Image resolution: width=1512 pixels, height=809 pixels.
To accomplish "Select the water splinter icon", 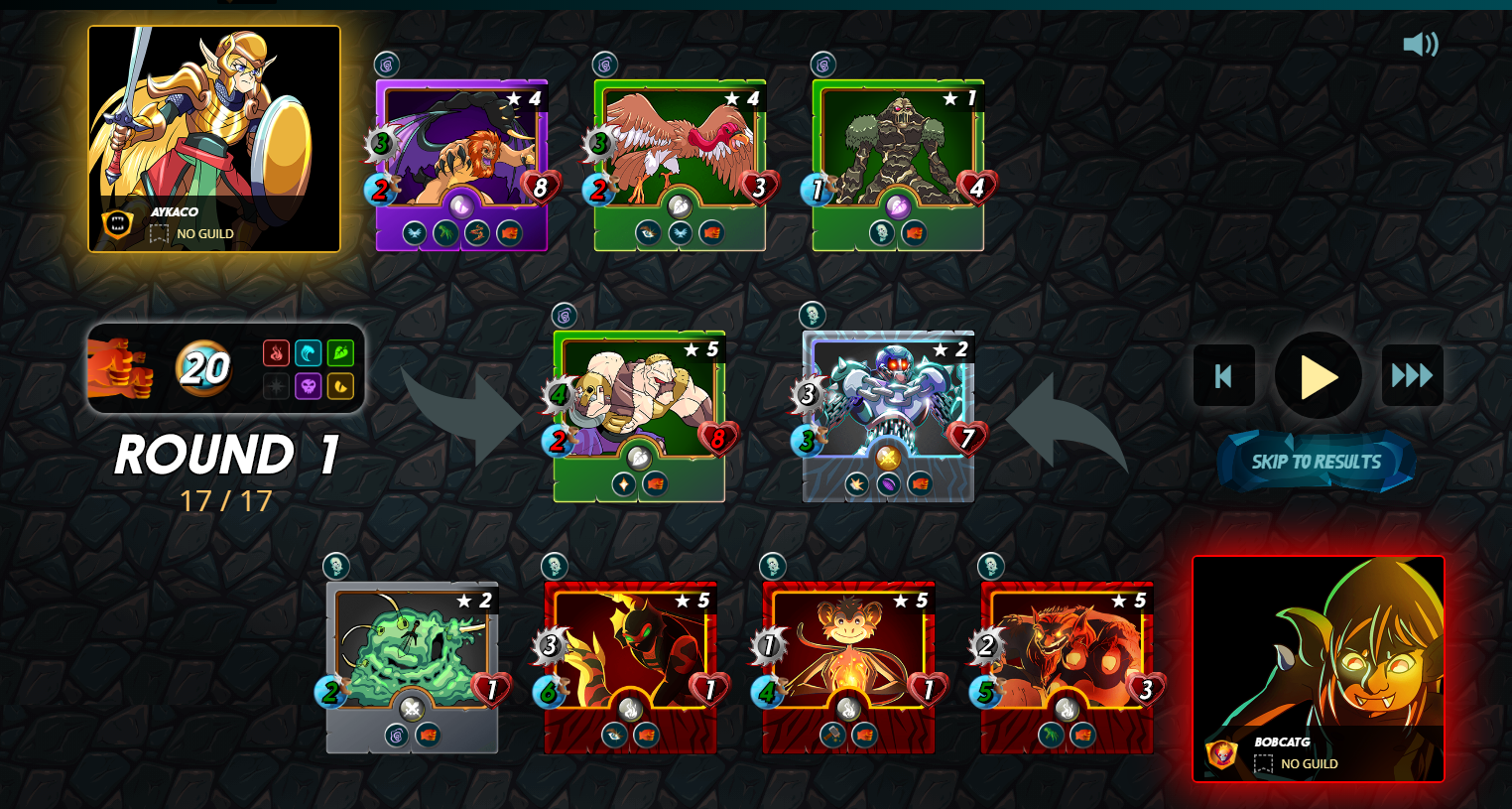I will (x=310, y=352).
